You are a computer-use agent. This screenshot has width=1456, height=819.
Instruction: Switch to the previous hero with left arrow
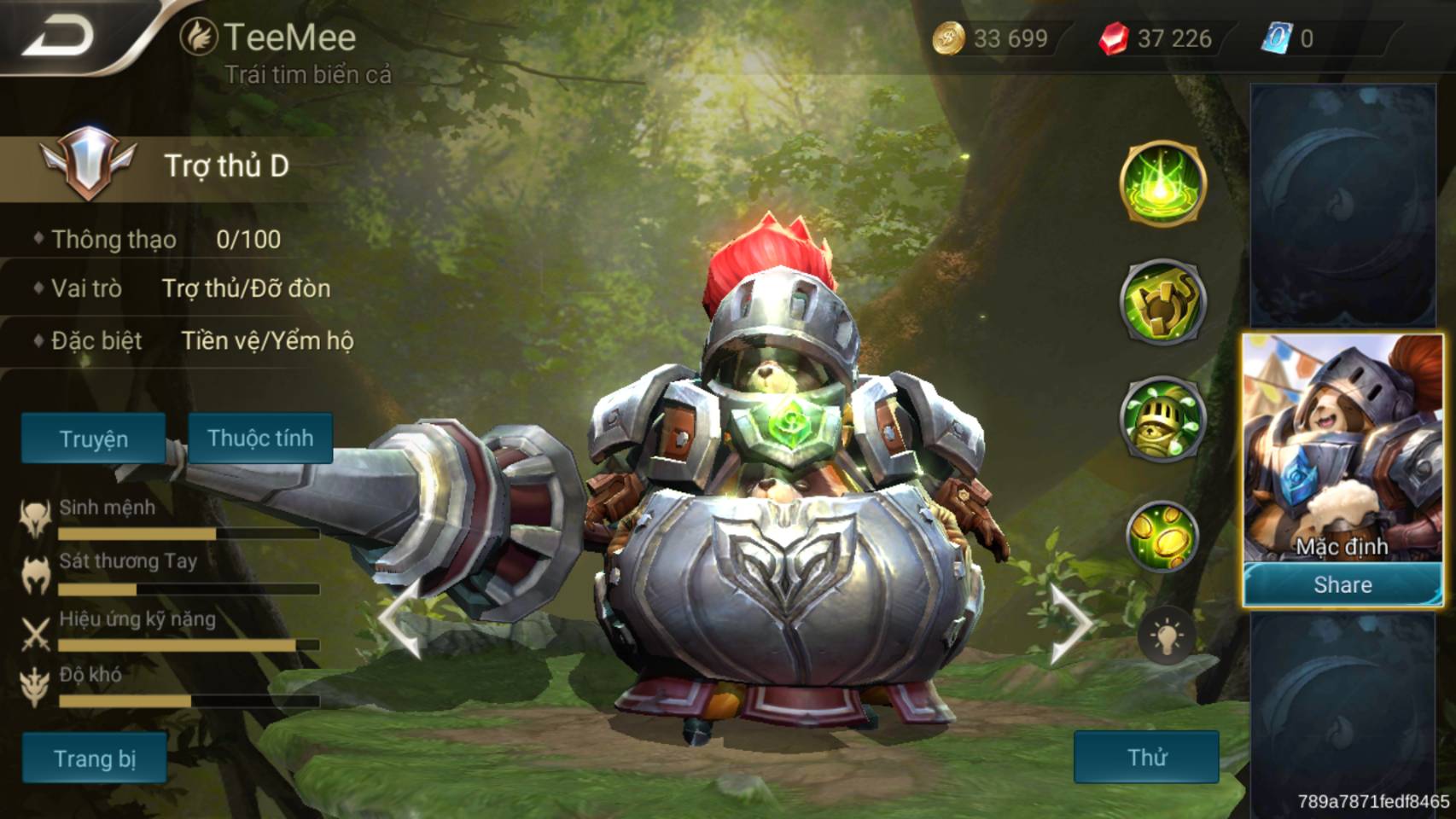(401, 620)
